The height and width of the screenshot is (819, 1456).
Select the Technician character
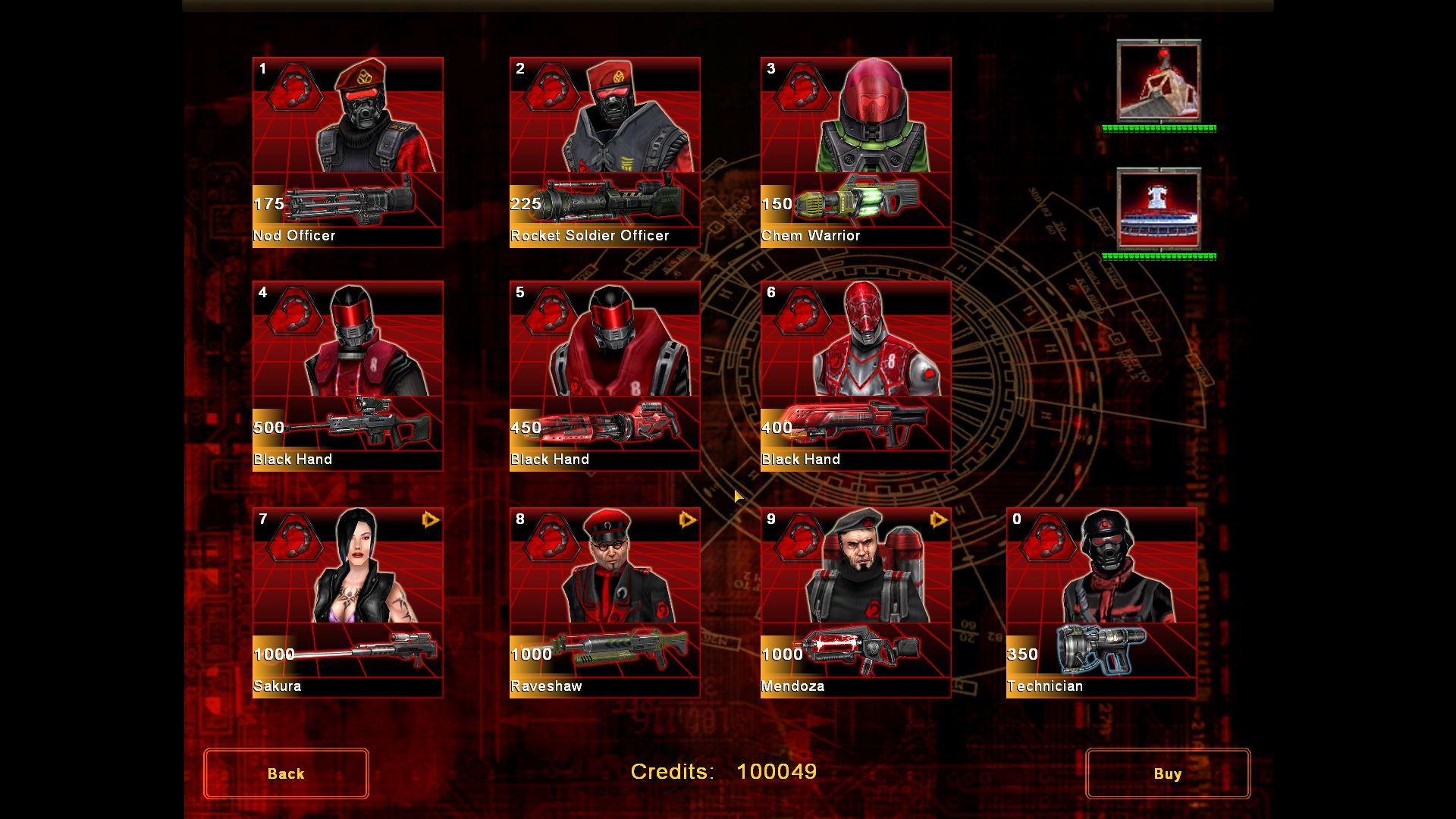coord(1101,602)
